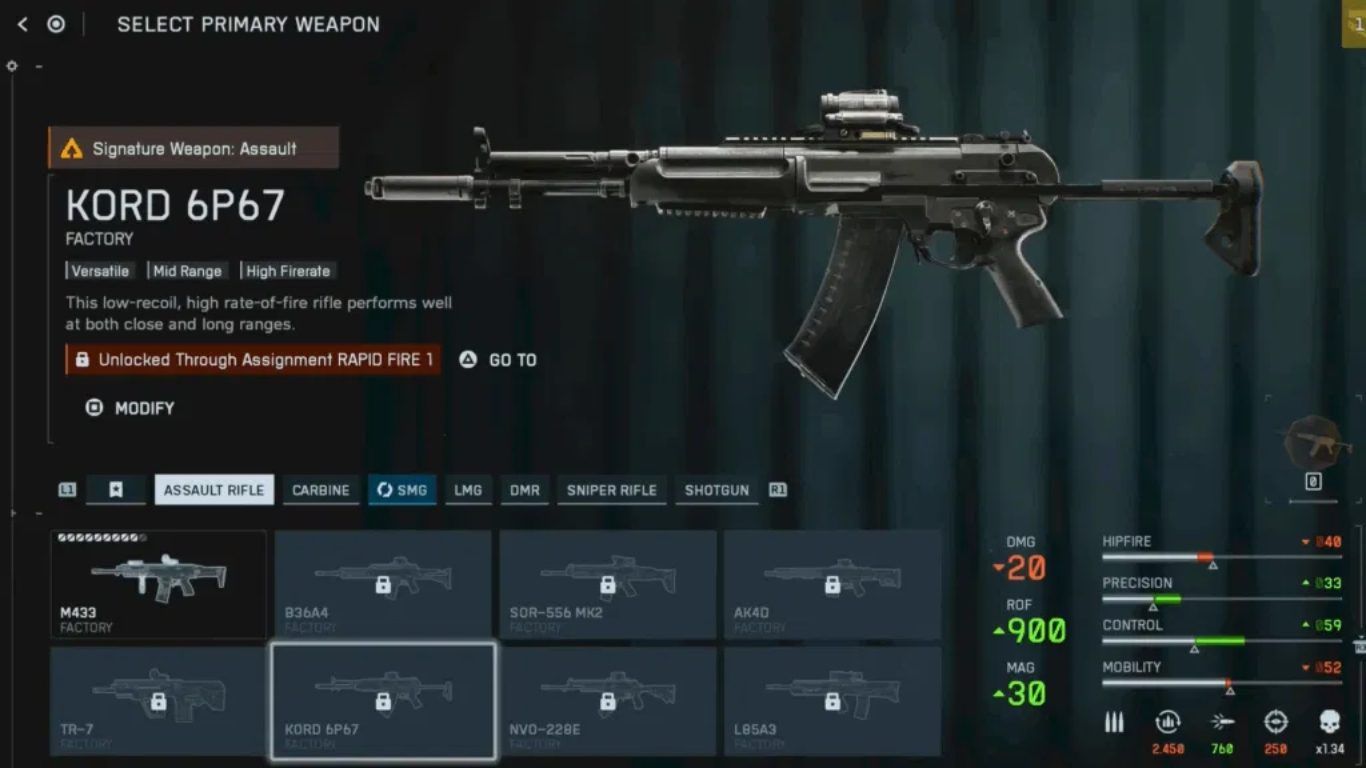1366x768 pixels.
Task: Open the SMG weapon category
Action: (402, 490)
